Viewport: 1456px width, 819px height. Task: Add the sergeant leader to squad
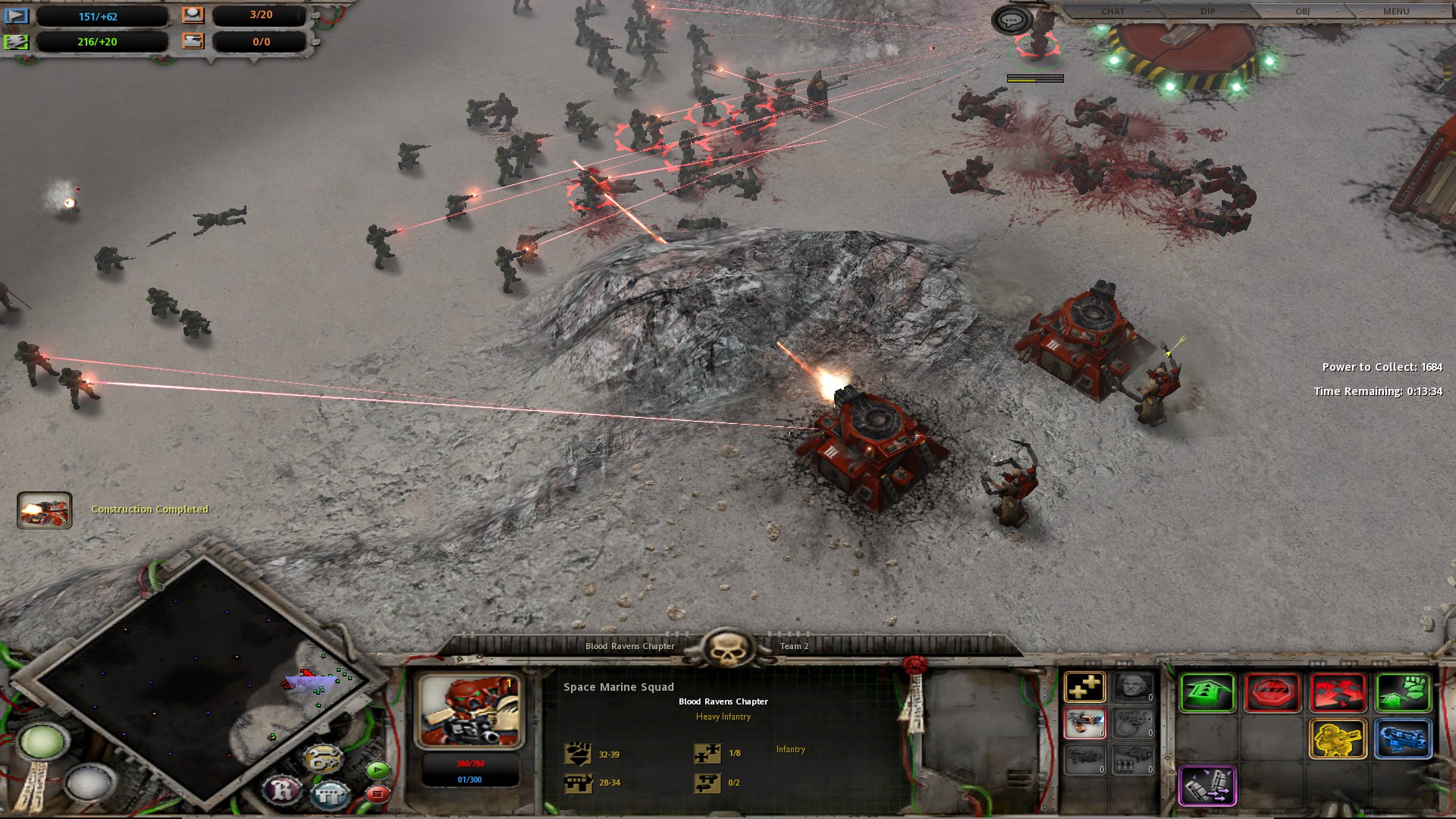tap(1134, 688)
